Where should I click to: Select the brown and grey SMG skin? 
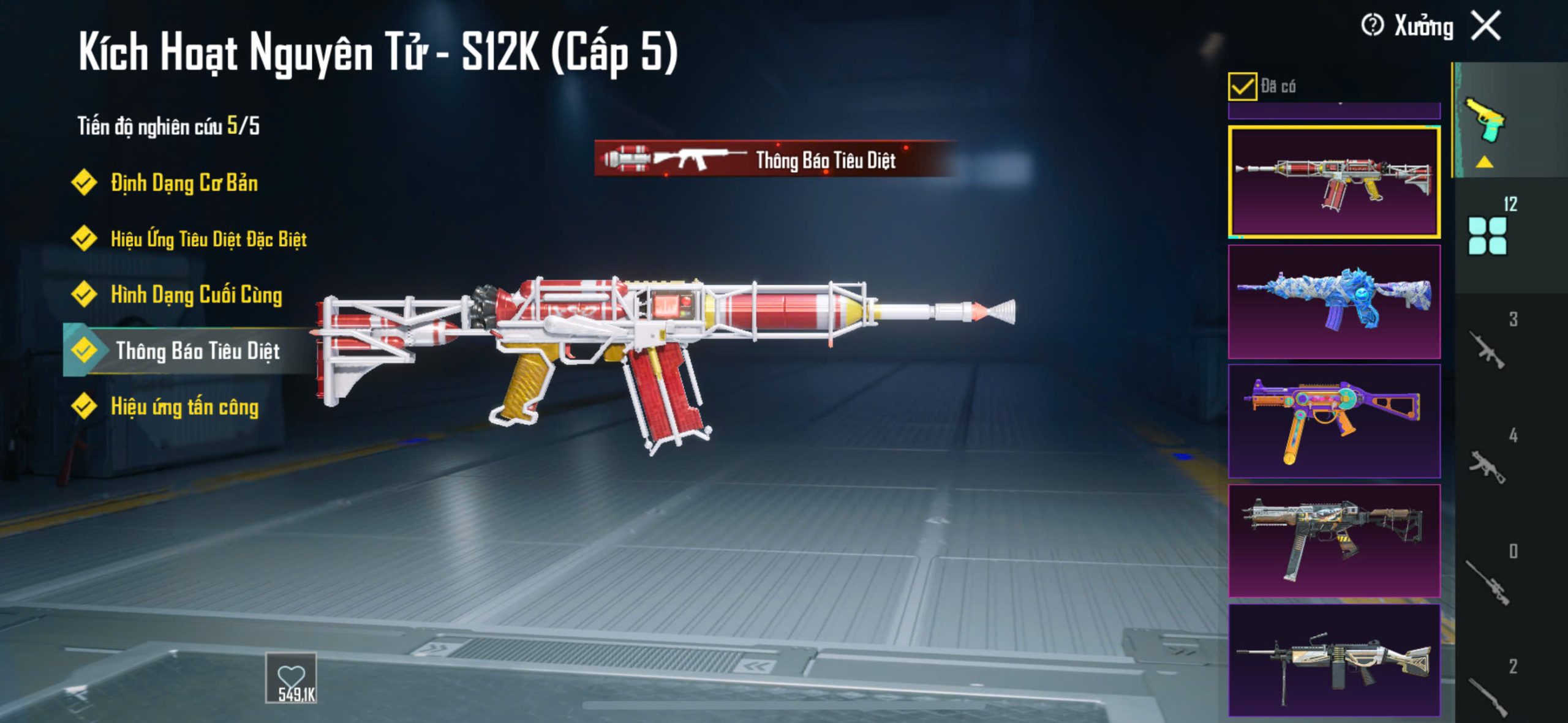(x=1333, y=541)
